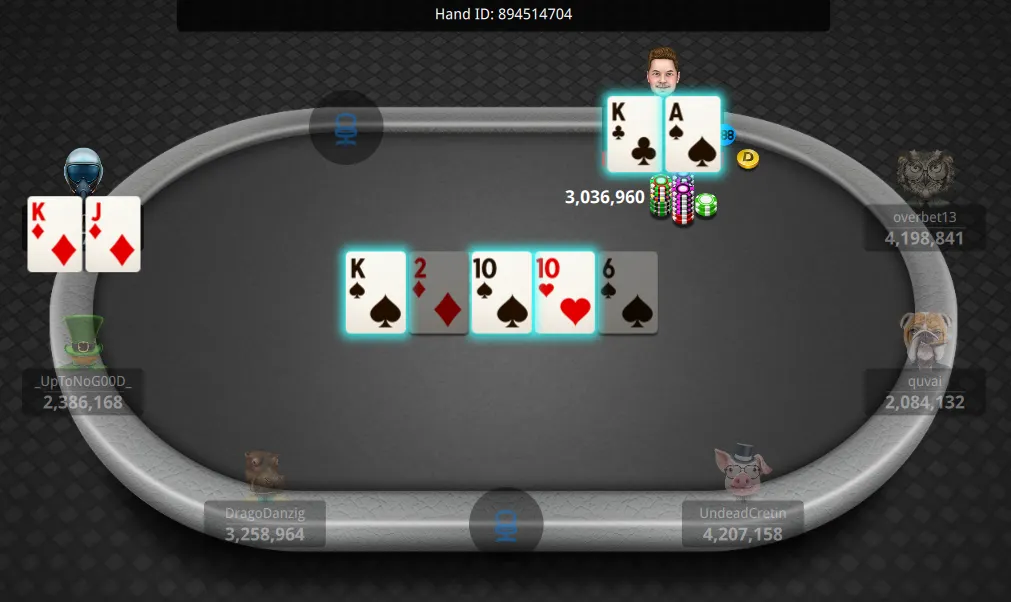Open DragoDanzig's player seat

(265, 523)
